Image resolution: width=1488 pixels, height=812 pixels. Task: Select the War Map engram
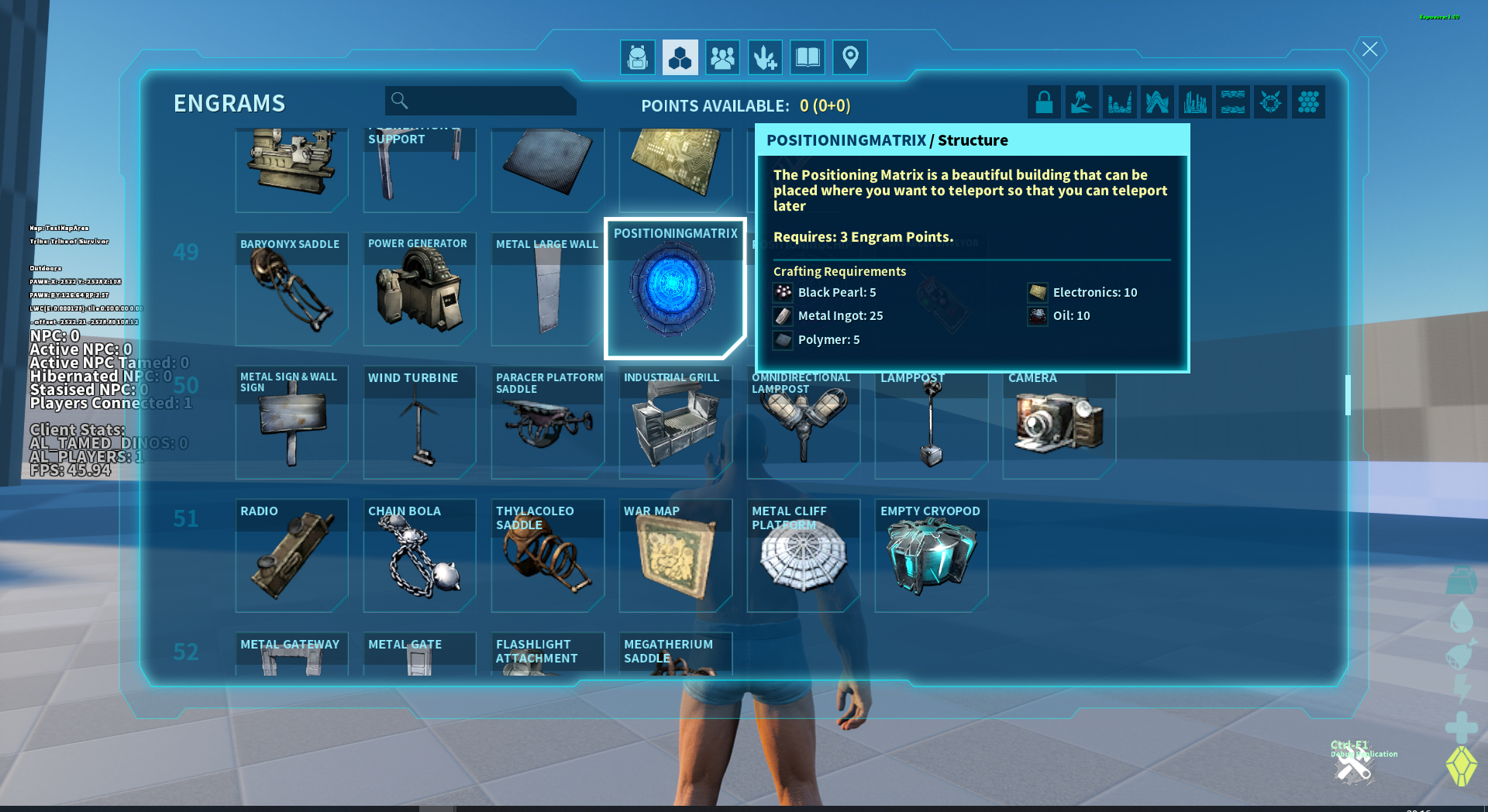(x=675, y=556)
